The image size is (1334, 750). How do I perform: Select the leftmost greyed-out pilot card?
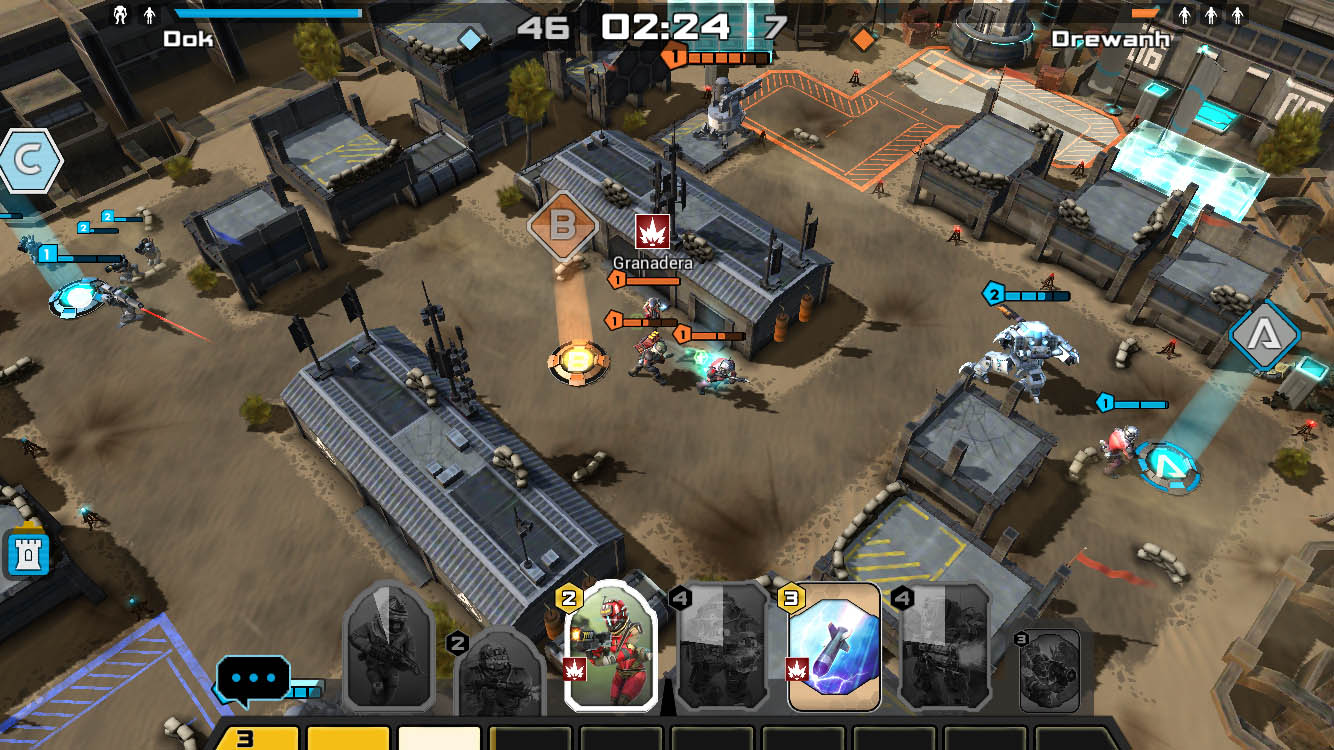pyautogui.click(x=389, y=645)
